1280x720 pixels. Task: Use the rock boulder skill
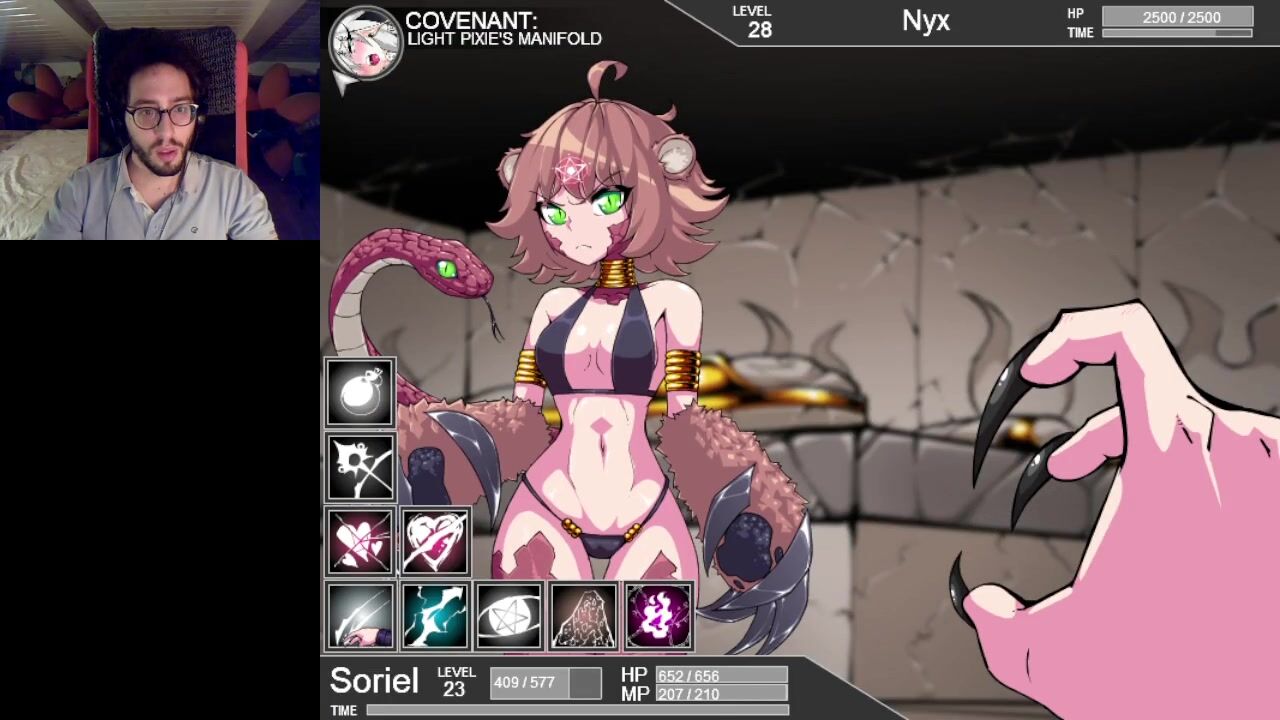click(584, 616)
